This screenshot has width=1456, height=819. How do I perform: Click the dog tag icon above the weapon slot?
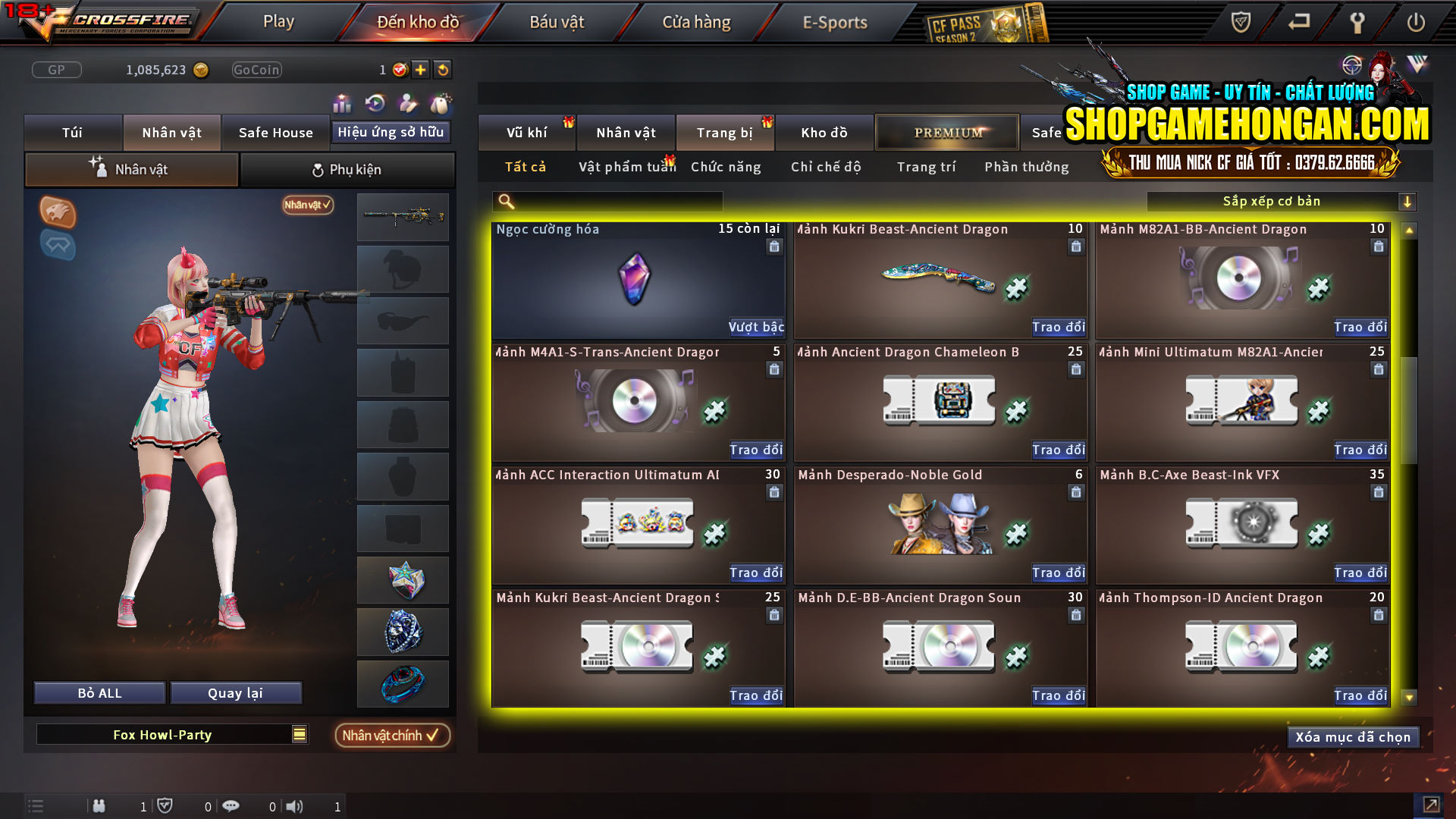tap(438, 102)
